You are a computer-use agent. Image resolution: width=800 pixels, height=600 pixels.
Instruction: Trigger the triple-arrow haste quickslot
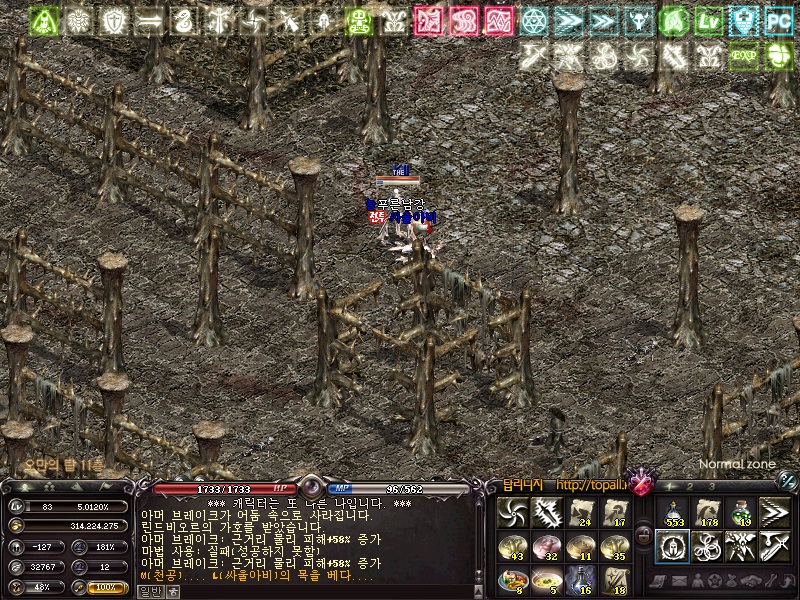(x=775, y=512)
